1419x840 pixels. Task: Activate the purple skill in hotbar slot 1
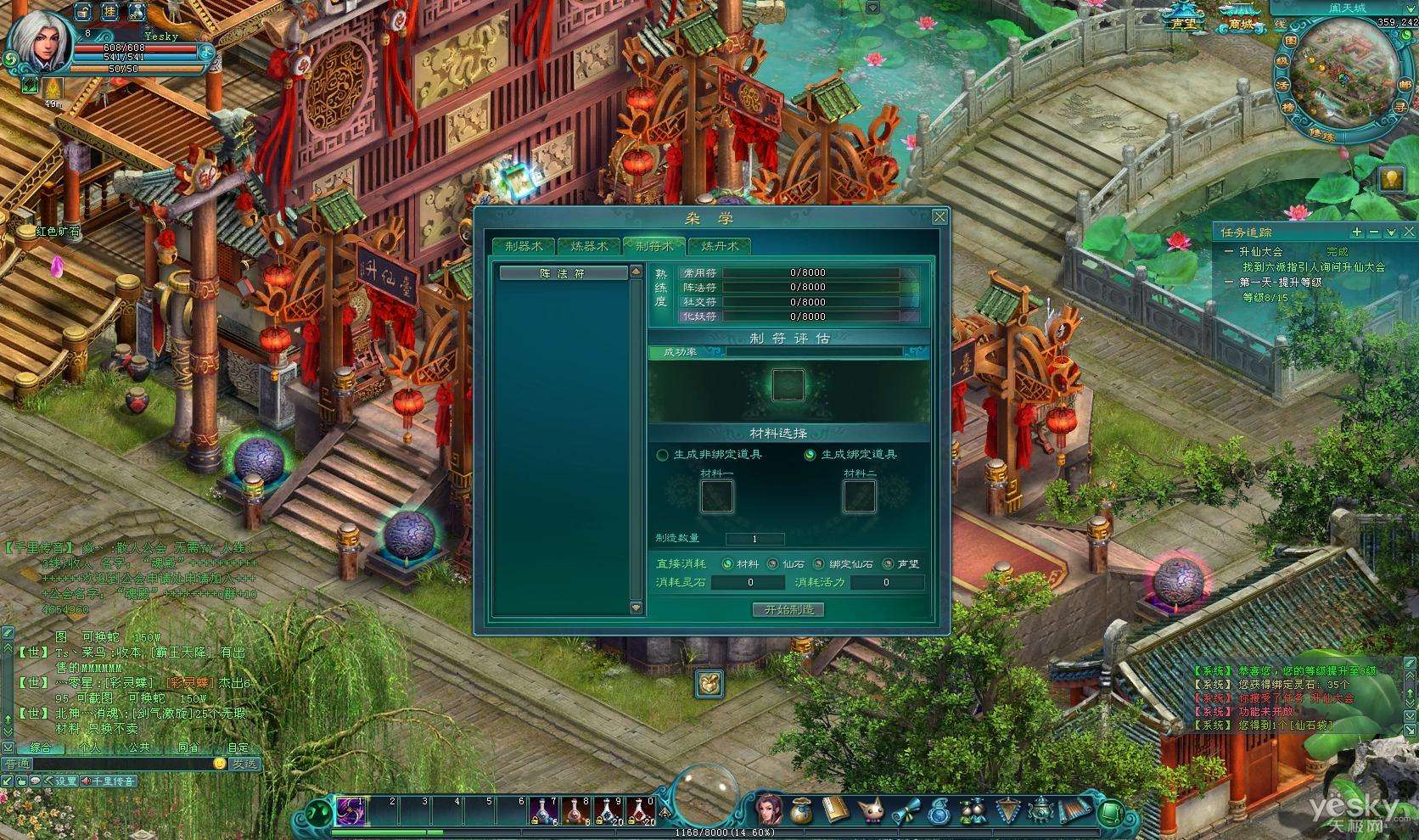pyautogui.click(x=350, y=811)
